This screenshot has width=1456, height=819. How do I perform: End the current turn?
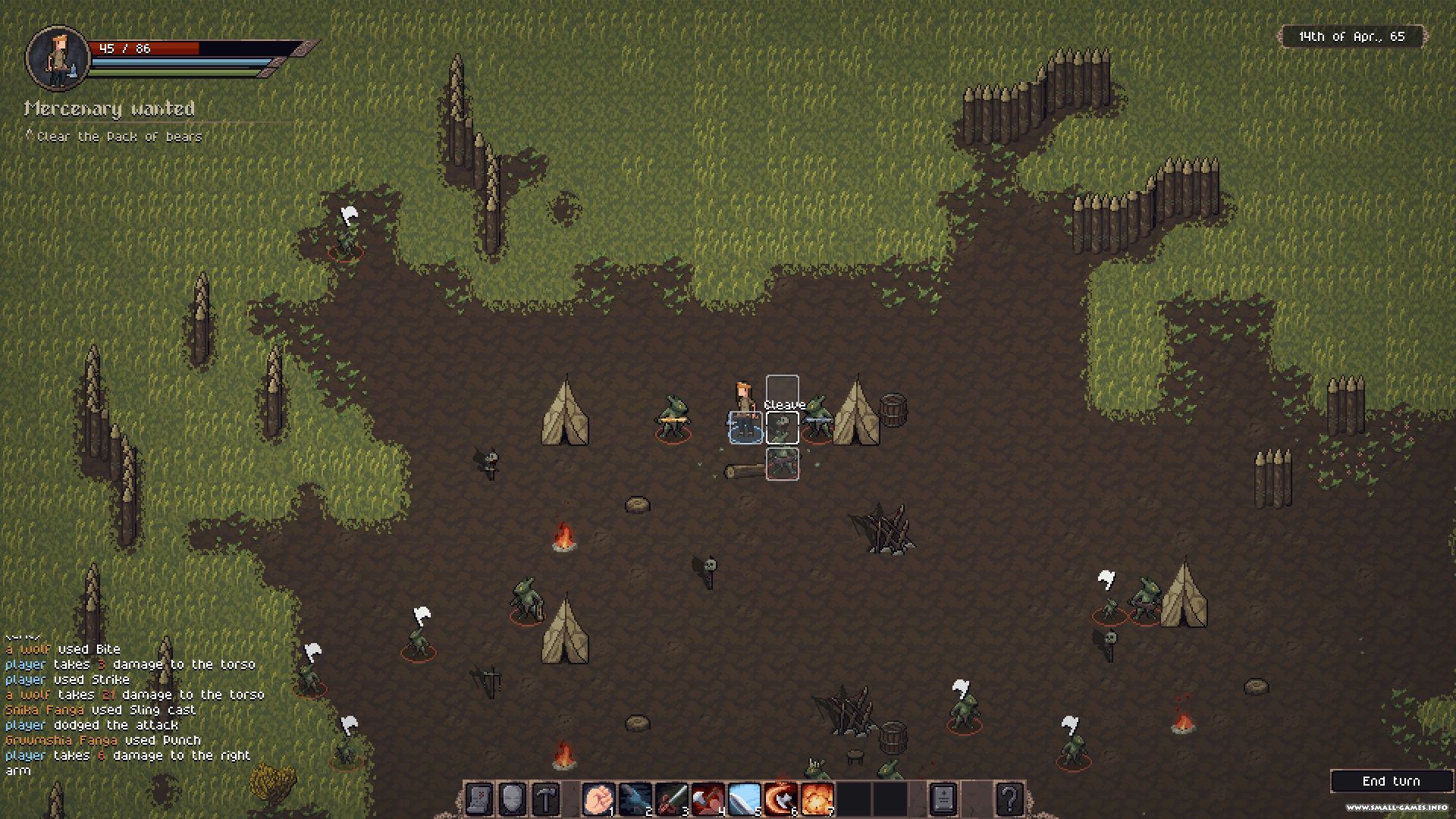(1391, 781)
